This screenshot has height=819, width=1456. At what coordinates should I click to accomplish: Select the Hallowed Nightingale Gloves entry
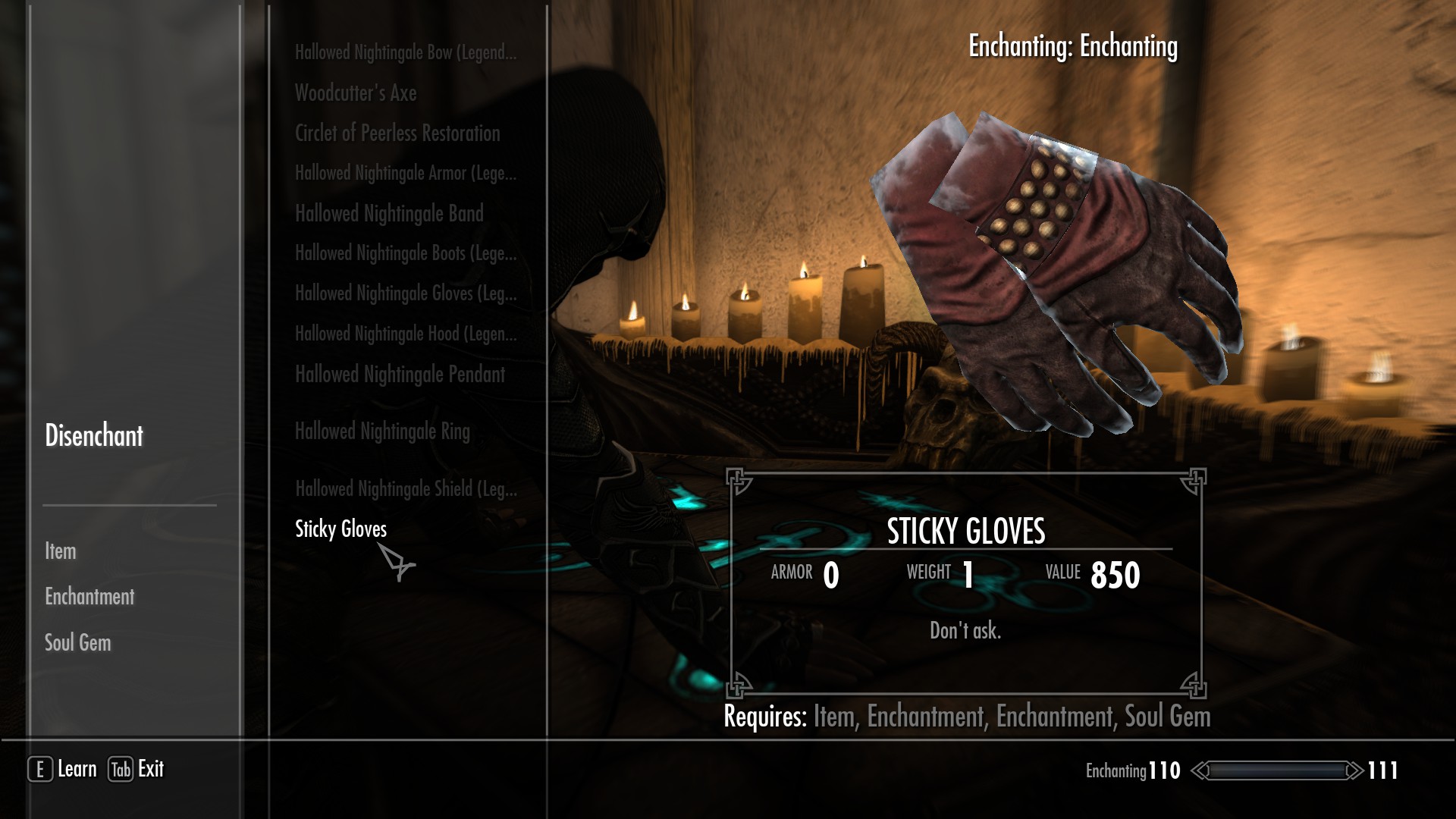406,294
